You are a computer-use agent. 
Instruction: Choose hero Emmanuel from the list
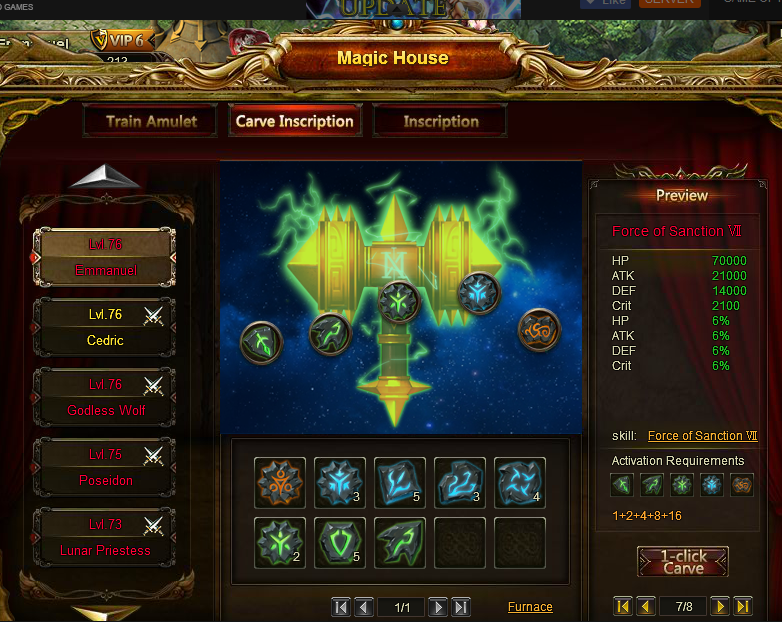[x=105, y=257]
